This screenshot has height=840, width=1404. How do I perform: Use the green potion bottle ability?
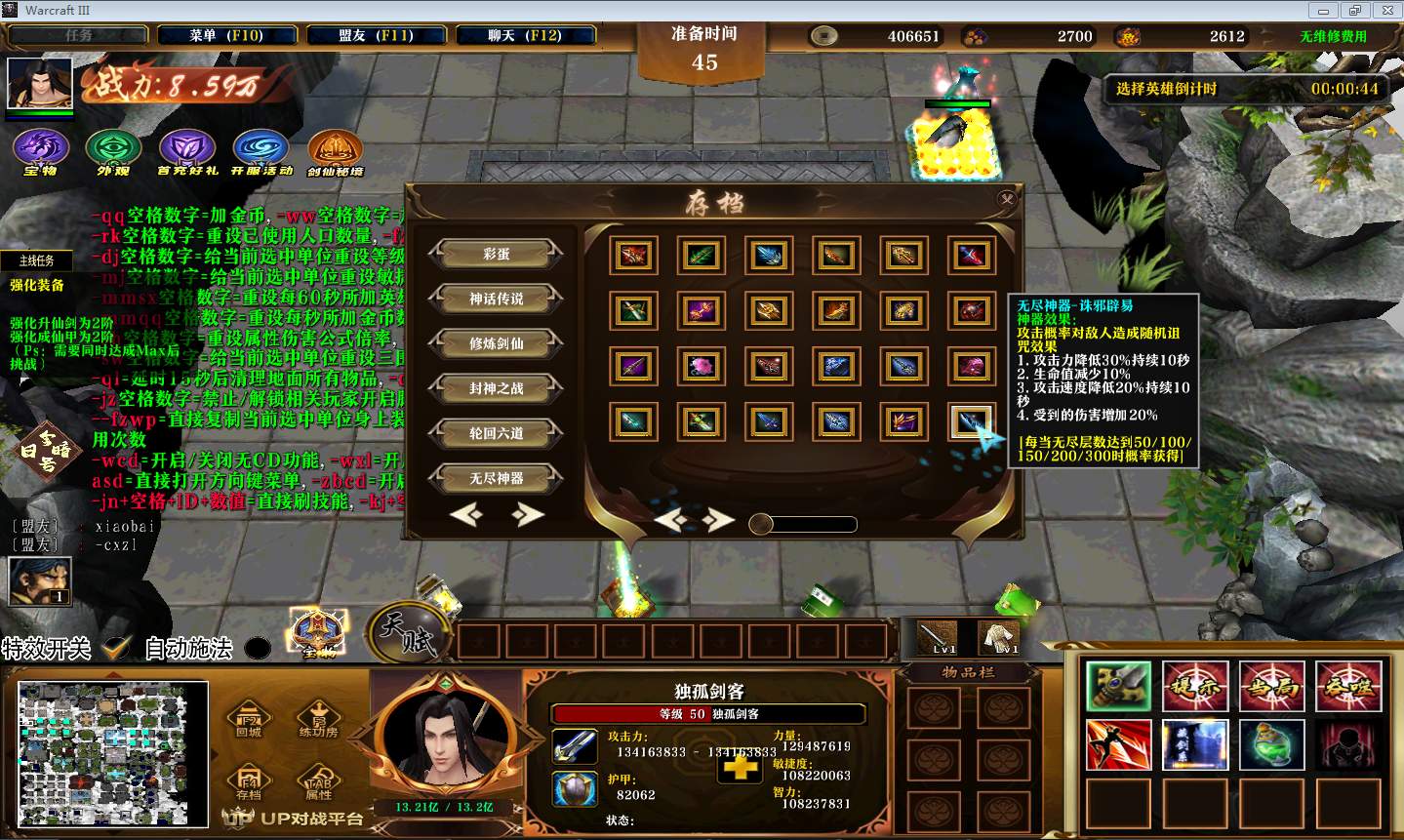pyautogui.click(x=1272, y=744)
